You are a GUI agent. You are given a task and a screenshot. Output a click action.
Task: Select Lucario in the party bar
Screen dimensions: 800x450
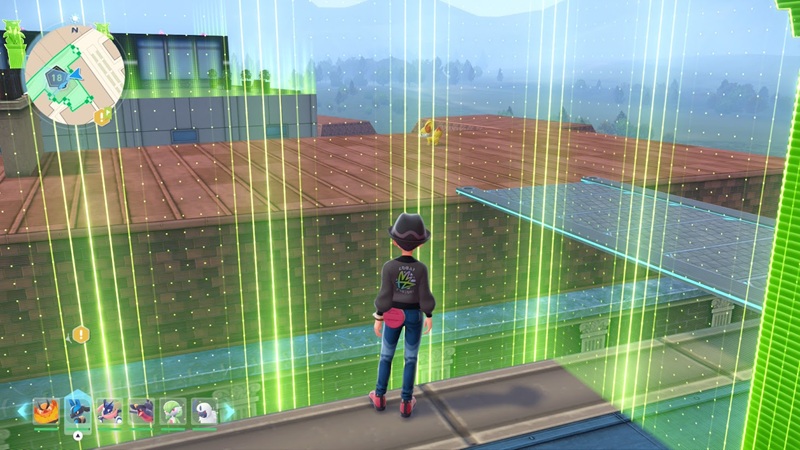click(x=78, y=410)
